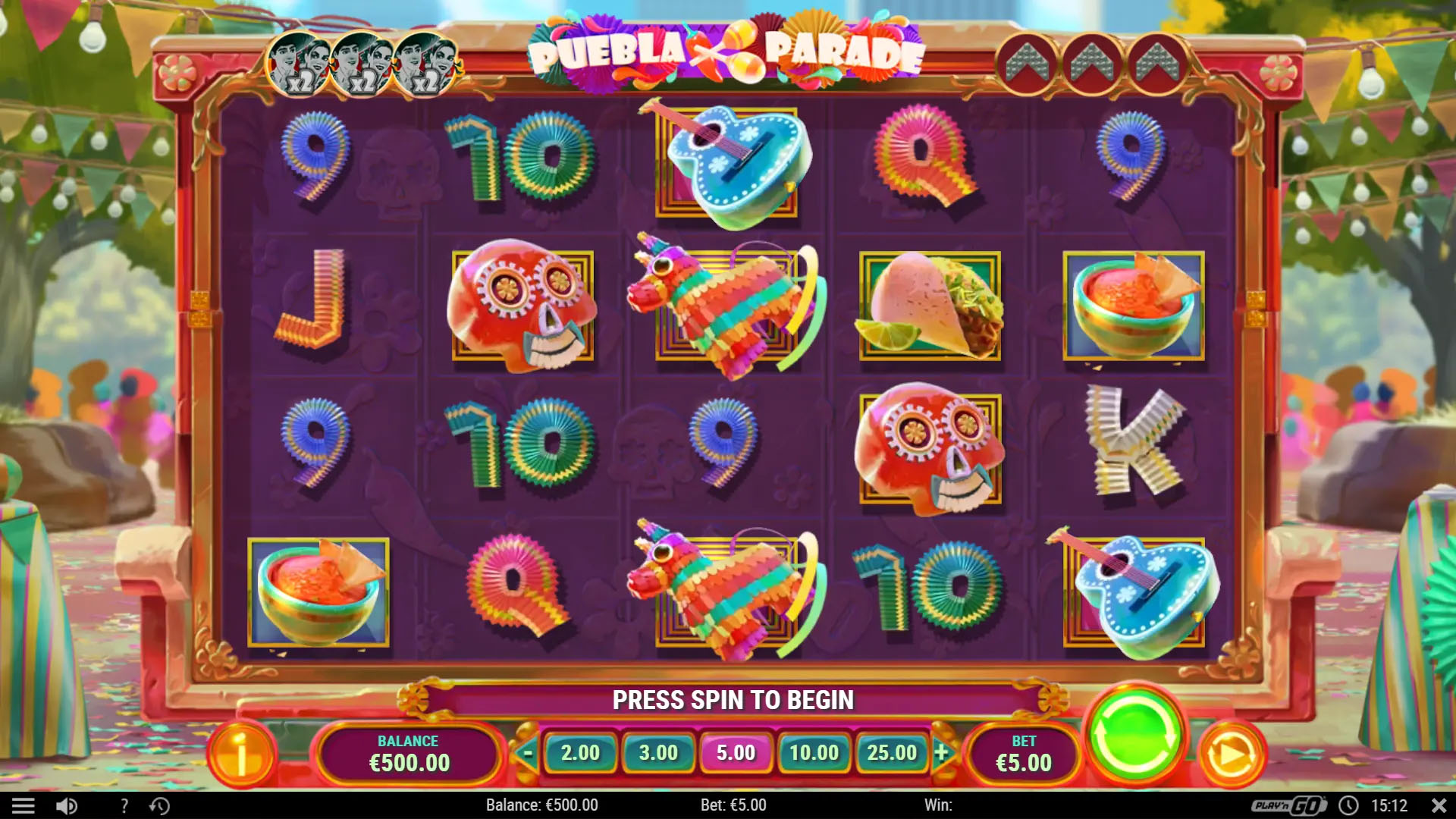Start autoplay with the orange play button
The height and width of the screenshot is (819, 1456).
click(x=1231, y=755)
